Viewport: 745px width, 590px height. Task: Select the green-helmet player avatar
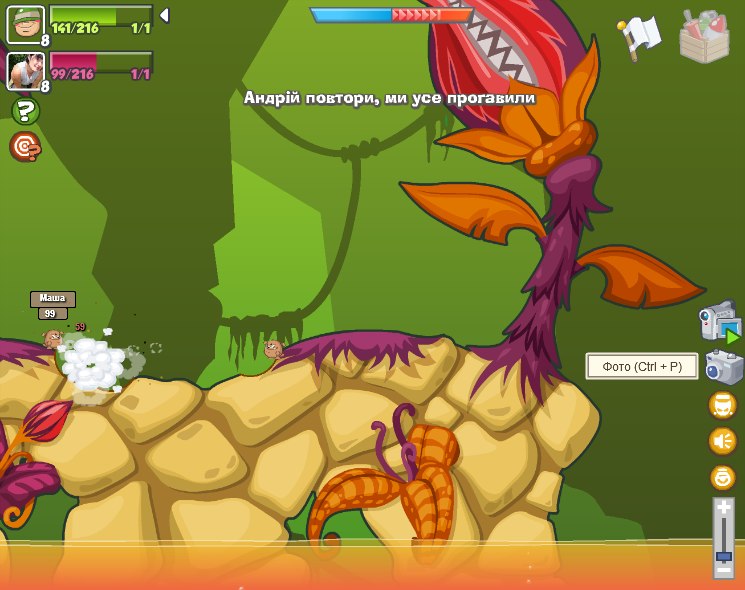(x=24, y=24)
